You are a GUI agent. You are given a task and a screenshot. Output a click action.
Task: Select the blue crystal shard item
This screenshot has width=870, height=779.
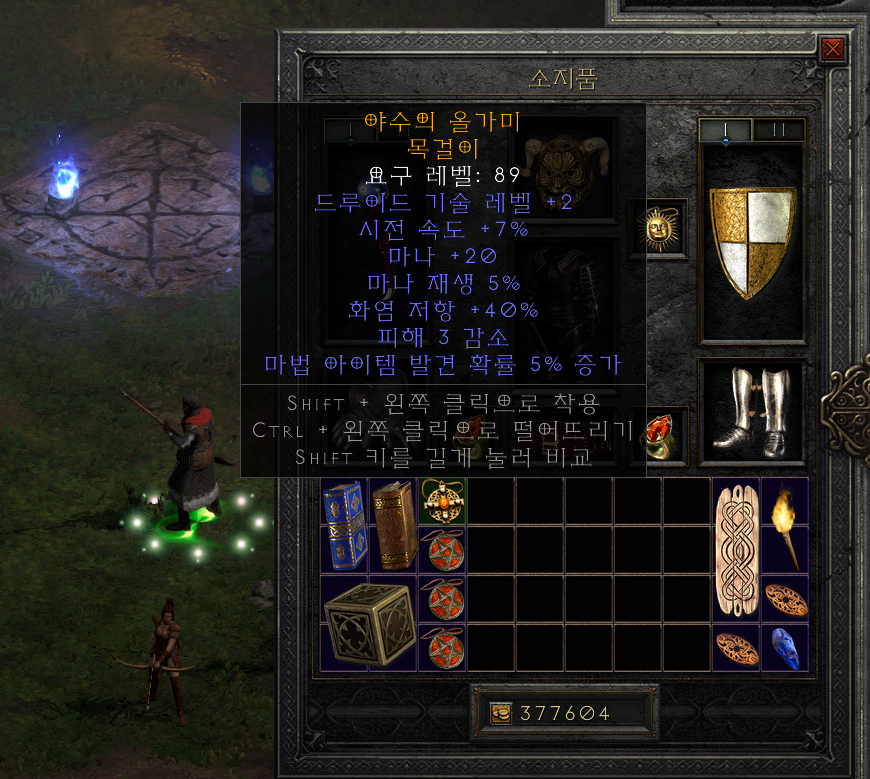(x=785, y=647)
